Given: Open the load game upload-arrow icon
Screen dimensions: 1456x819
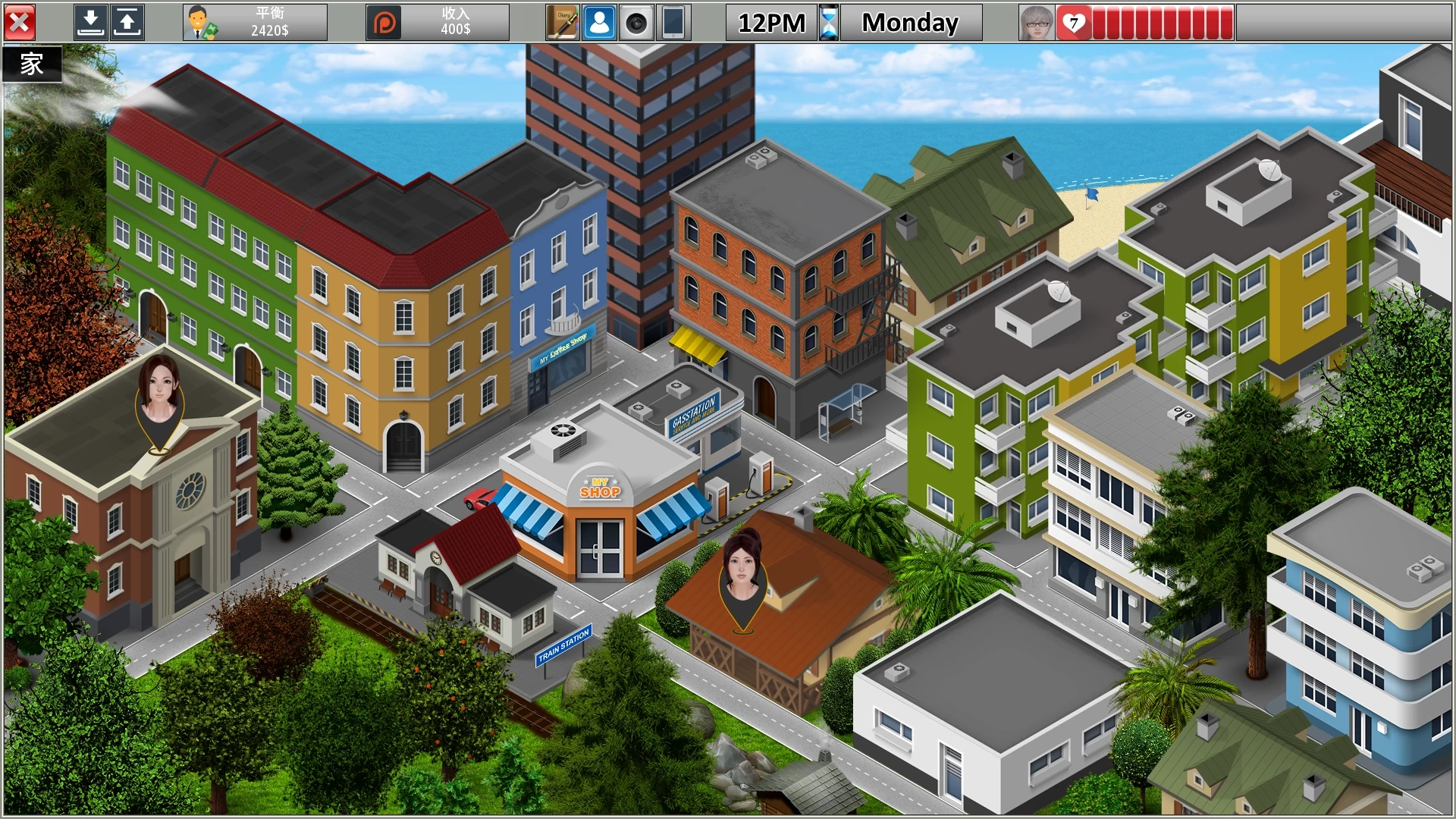Looking at the screenshot, I should [127, 23].
